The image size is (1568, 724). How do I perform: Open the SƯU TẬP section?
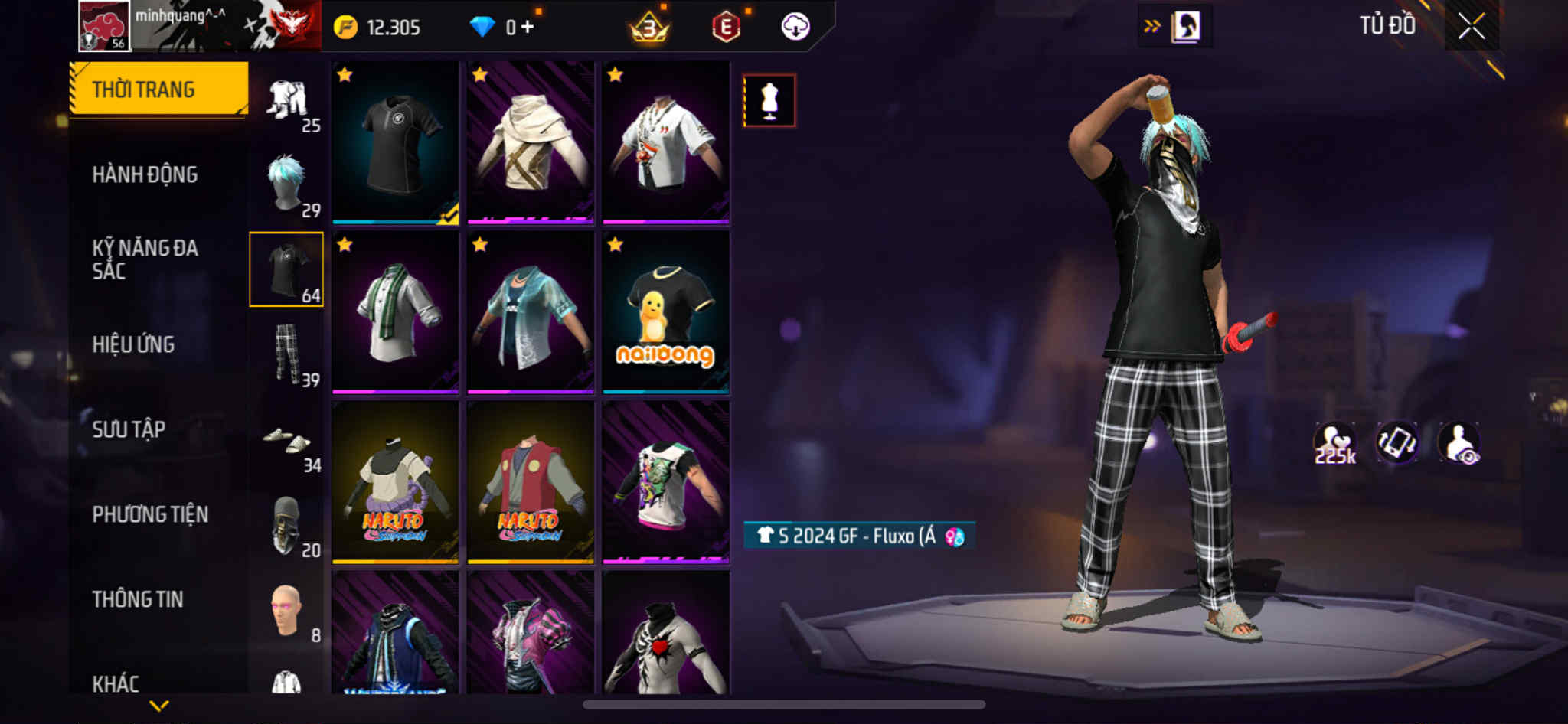click(x=129, y=429)
